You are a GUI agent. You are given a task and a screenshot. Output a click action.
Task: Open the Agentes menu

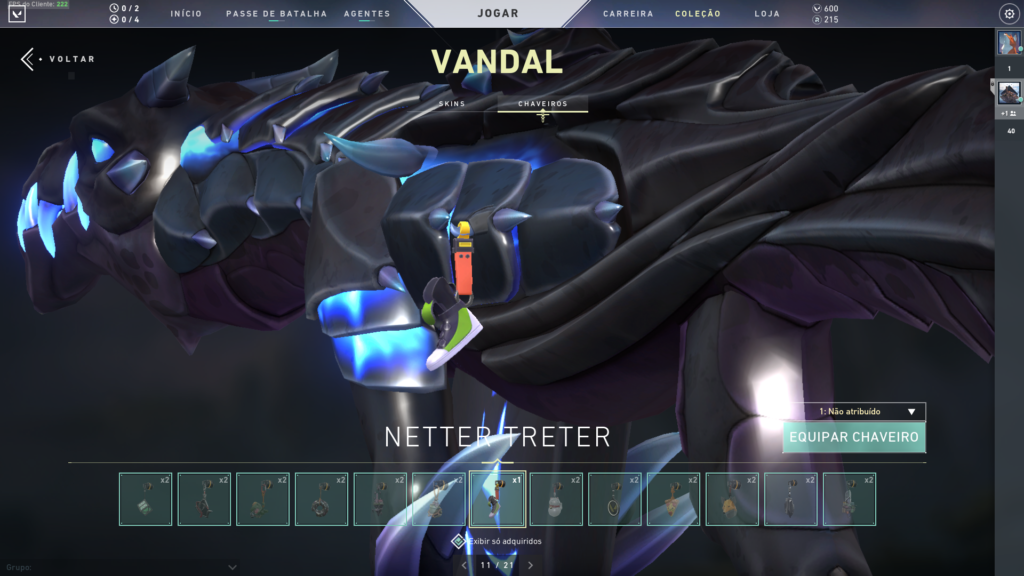(x=367, y=14)
